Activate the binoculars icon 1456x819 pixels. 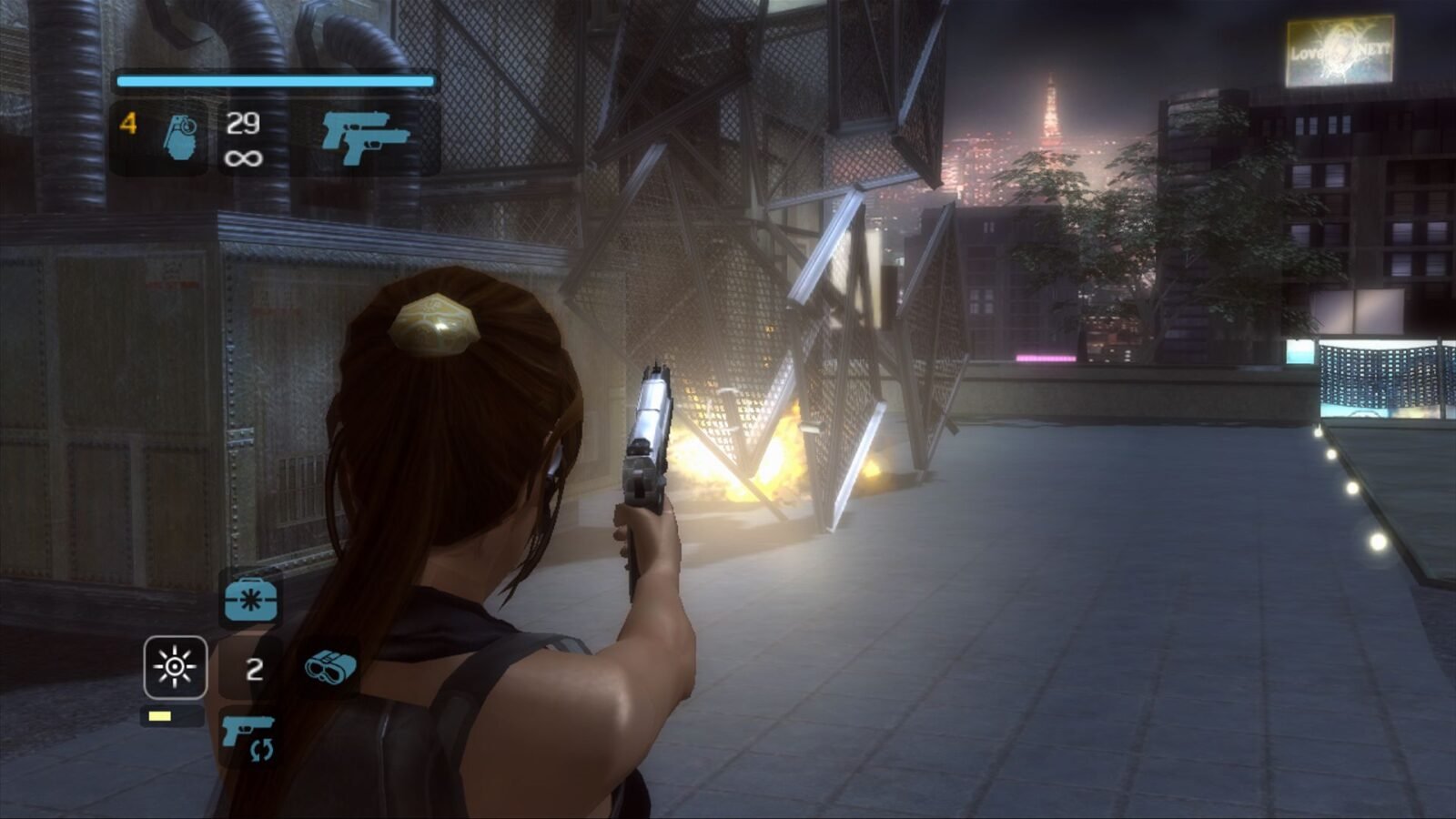pos(330,666)
